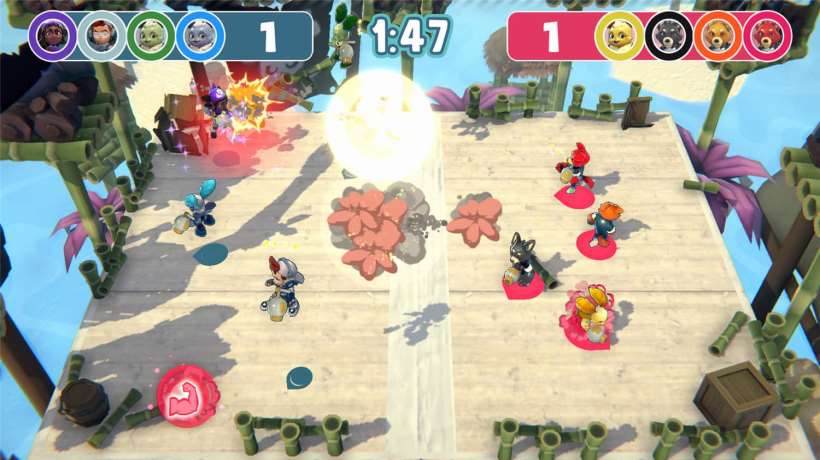Select the blue-ringed grey character portrait
The image size is (820, 460).
200,36
